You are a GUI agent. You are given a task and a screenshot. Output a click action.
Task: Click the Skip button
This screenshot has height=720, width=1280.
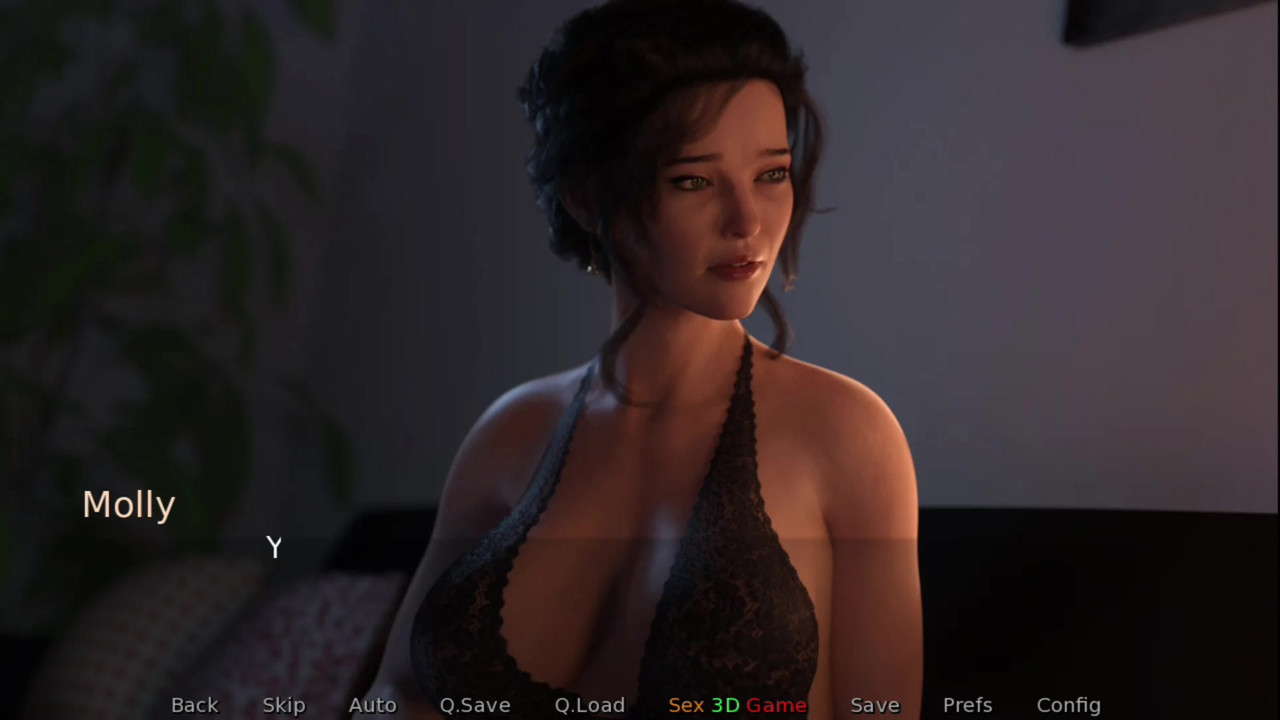284,705
